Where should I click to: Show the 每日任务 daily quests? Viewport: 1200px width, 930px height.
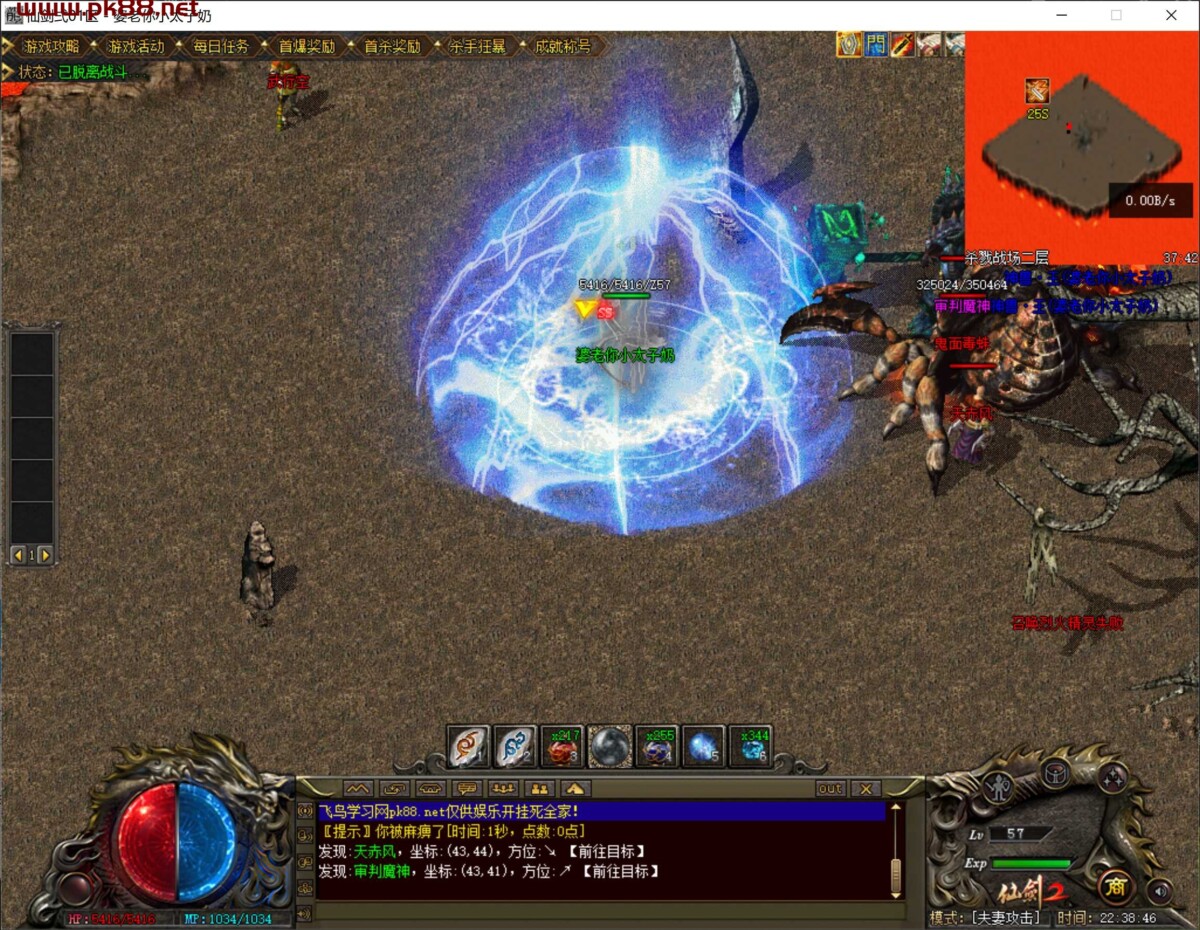tap(221, 47)
